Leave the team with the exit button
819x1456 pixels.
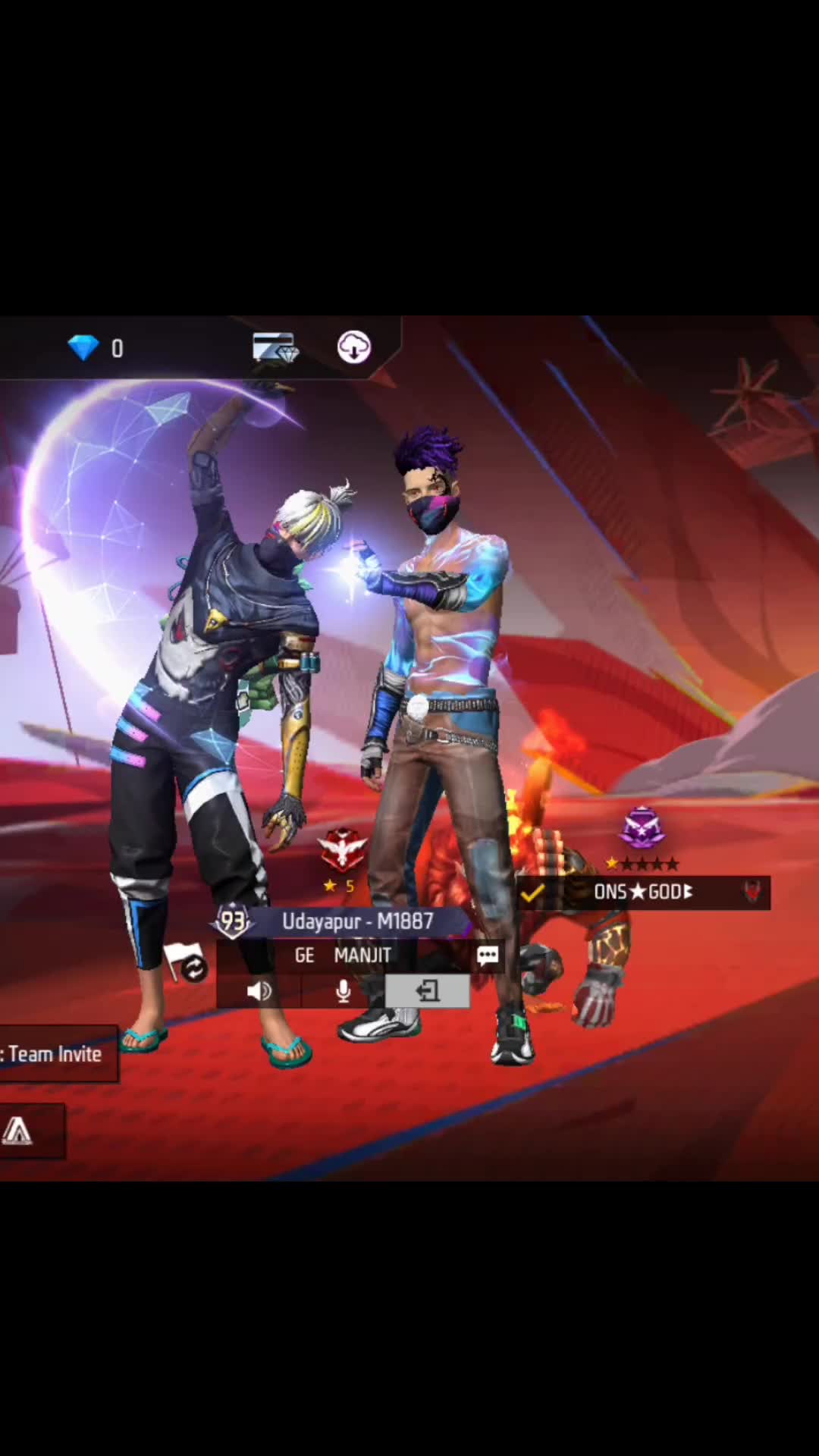pos(427,991)
